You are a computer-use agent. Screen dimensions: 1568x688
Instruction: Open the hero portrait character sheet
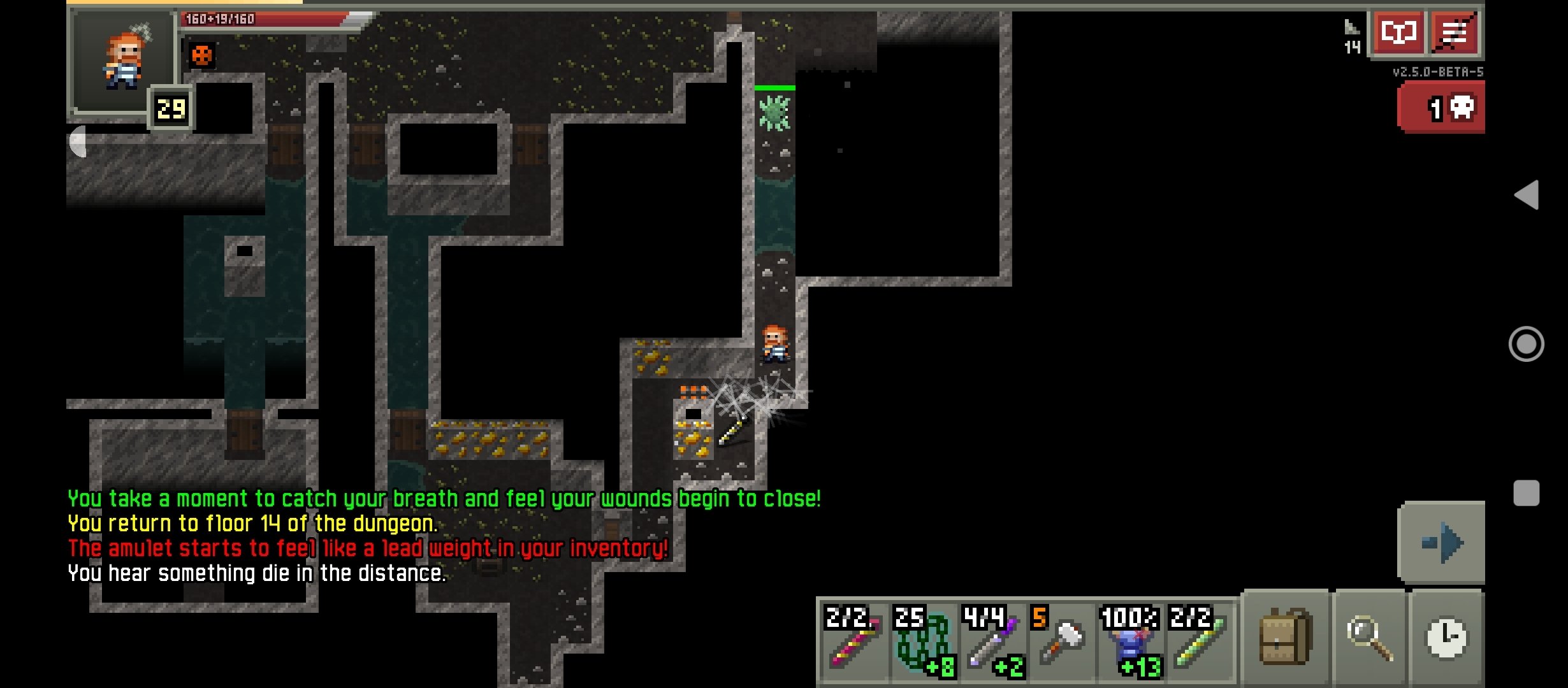(122, 61)
